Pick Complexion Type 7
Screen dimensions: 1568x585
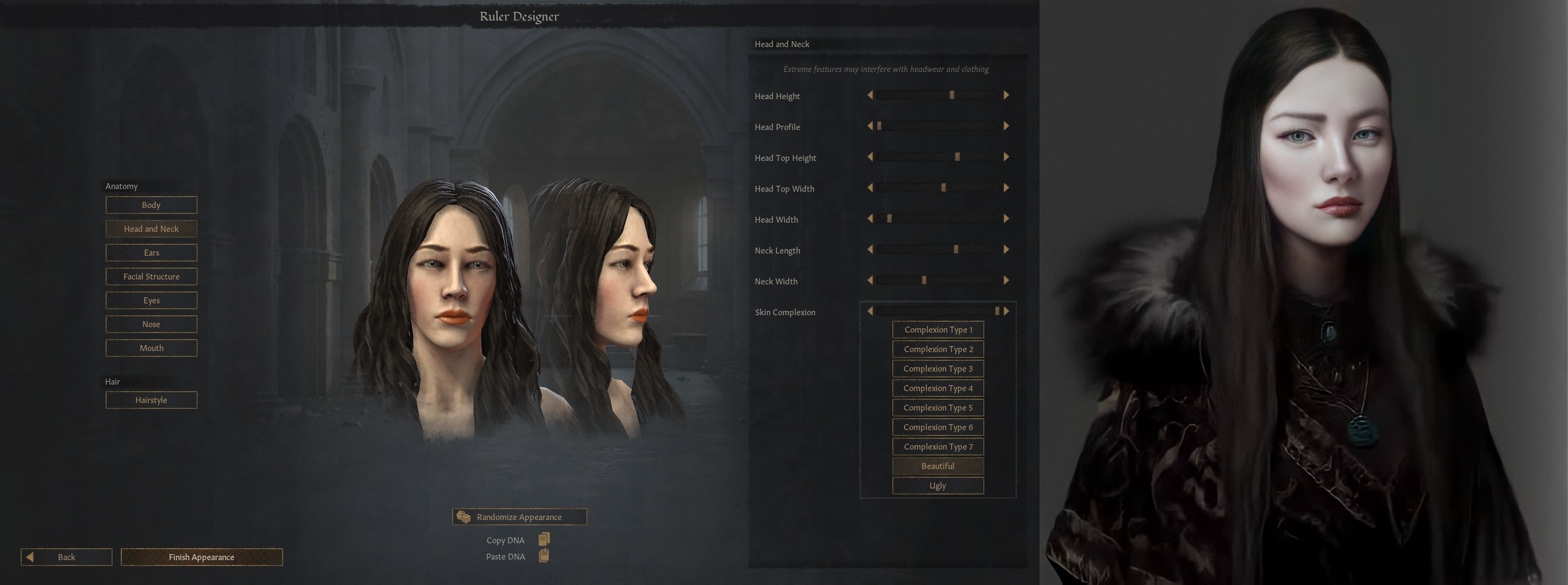pos(938,446)
